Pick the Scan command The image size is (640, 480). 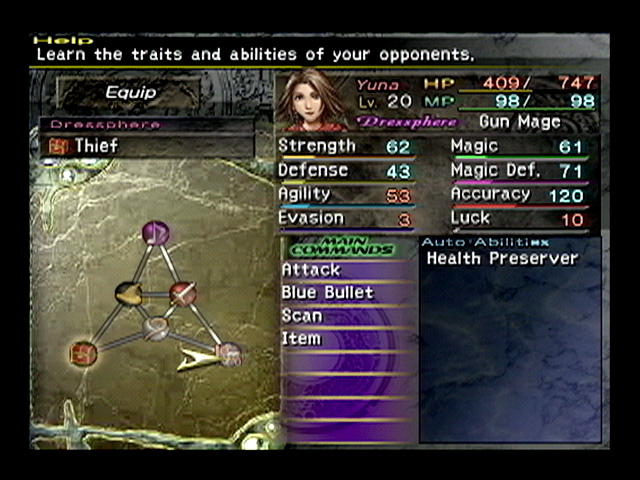(x=302, y=316)
